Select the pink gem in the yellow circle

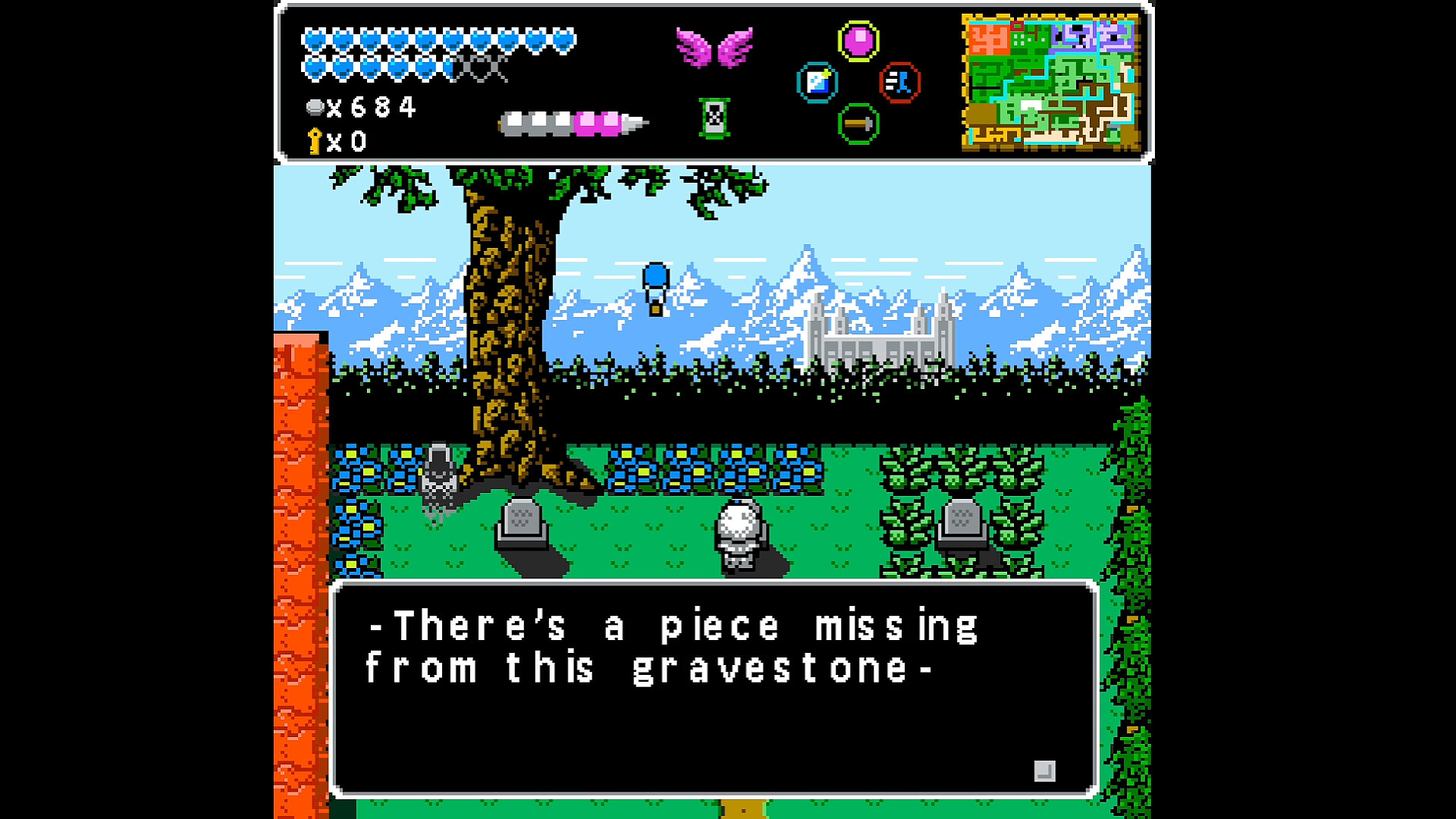[858, 40]
